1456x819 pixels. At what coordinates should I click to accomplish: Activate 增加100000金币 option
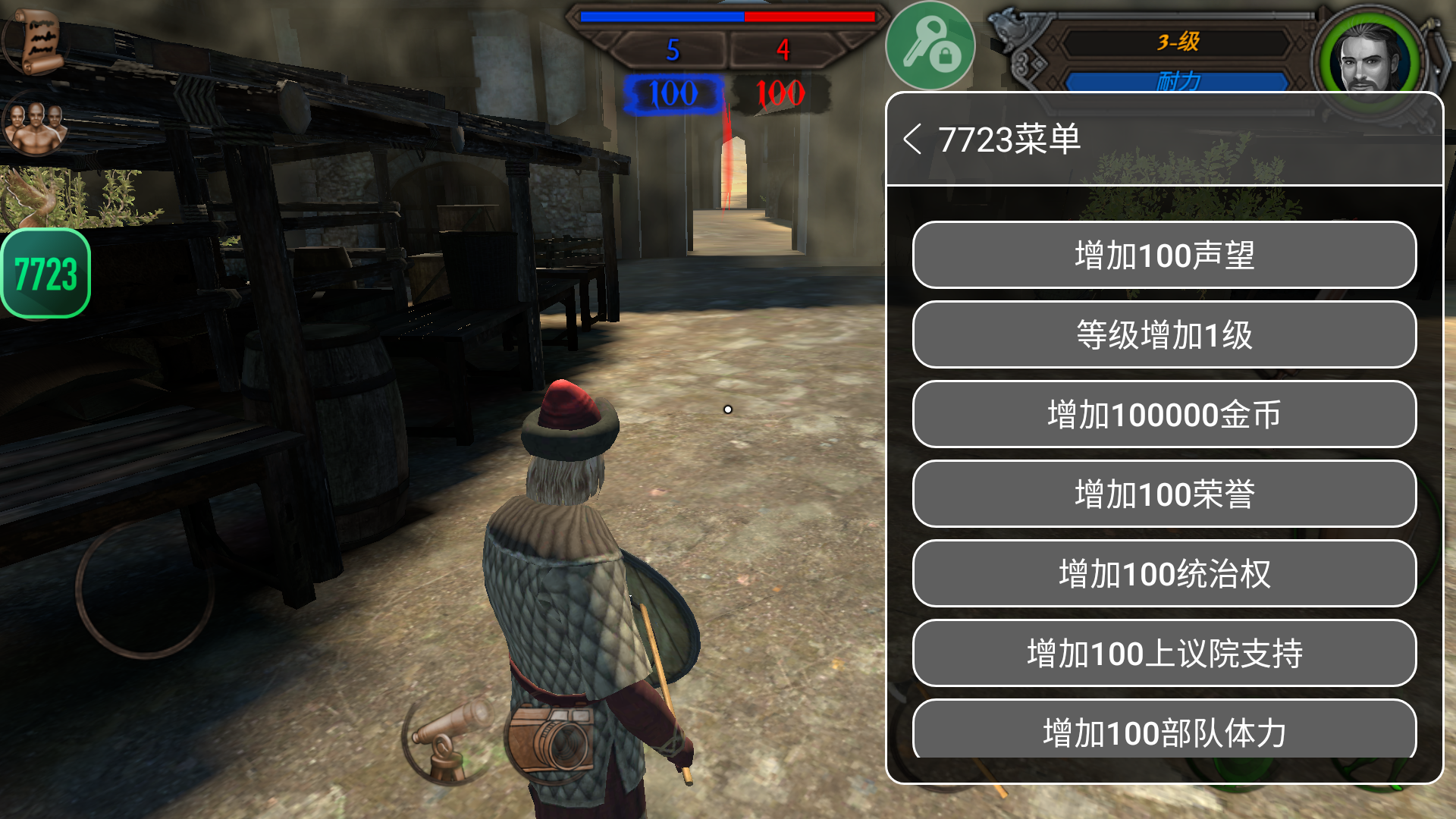[1164, 415]
